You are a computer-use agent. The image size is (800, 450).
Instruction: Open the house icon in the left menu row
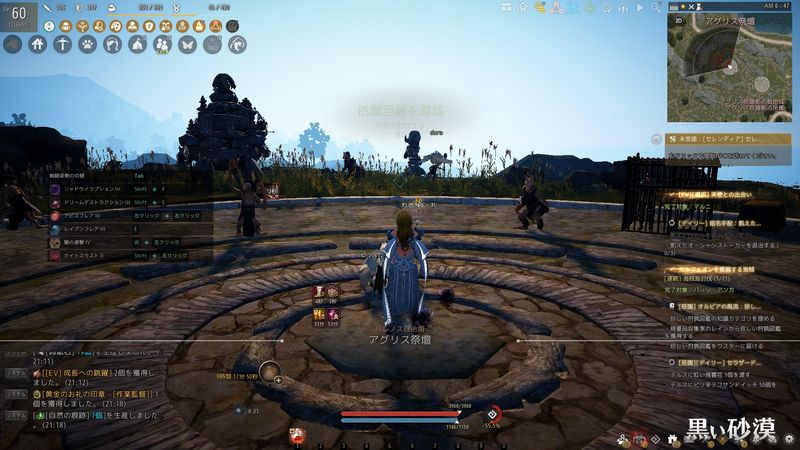coord(38,44)
